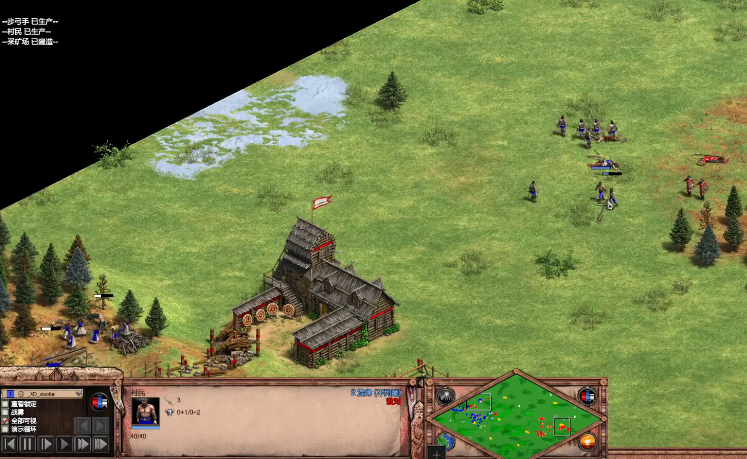Toggle the 查看锁定 view lock checkbox
This screenshot has width=747, height=459.
tap(5, 404)
